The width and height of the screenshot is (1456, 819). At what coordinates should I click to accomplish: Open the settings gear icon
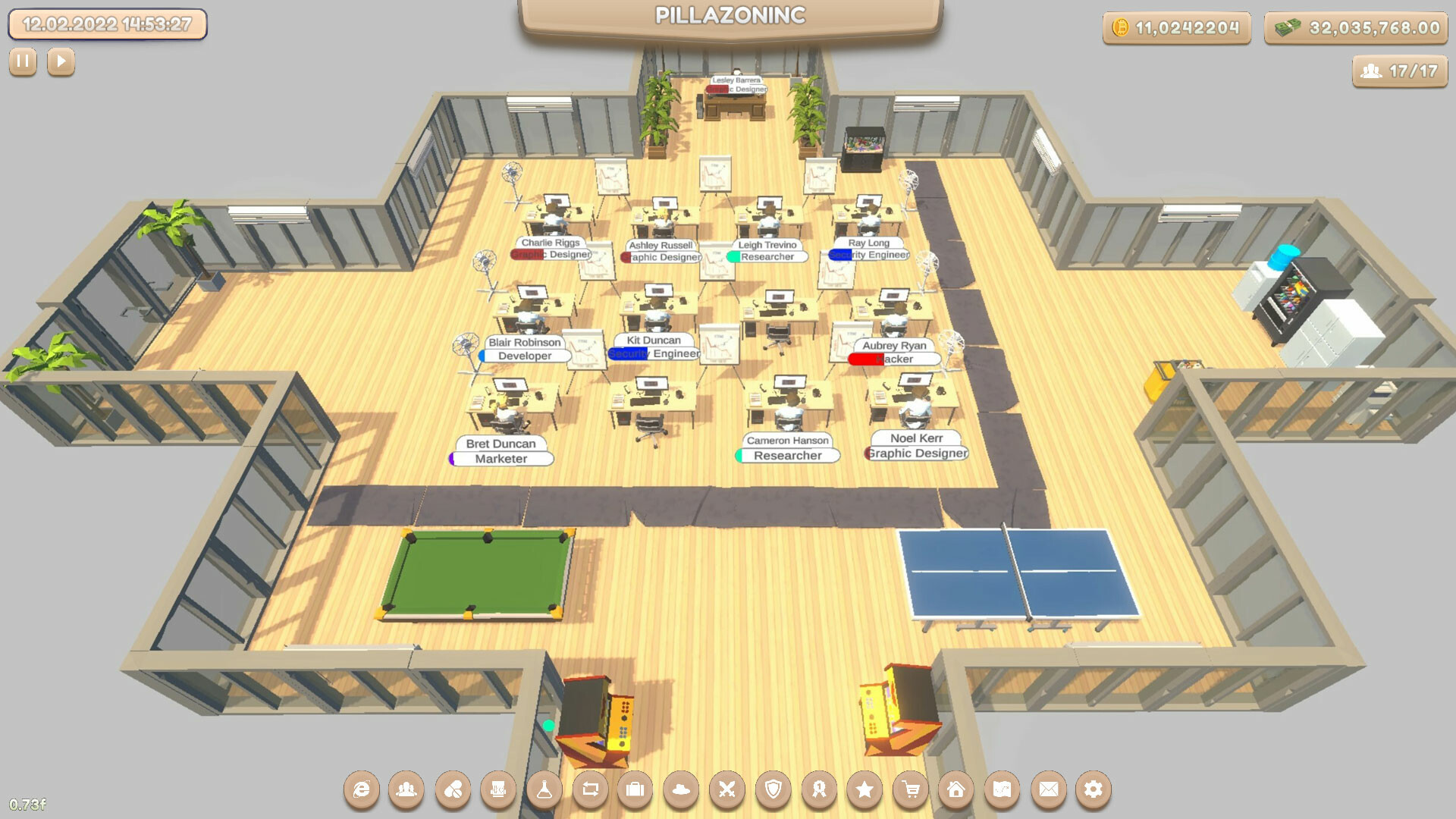[x=1092, y=789]
